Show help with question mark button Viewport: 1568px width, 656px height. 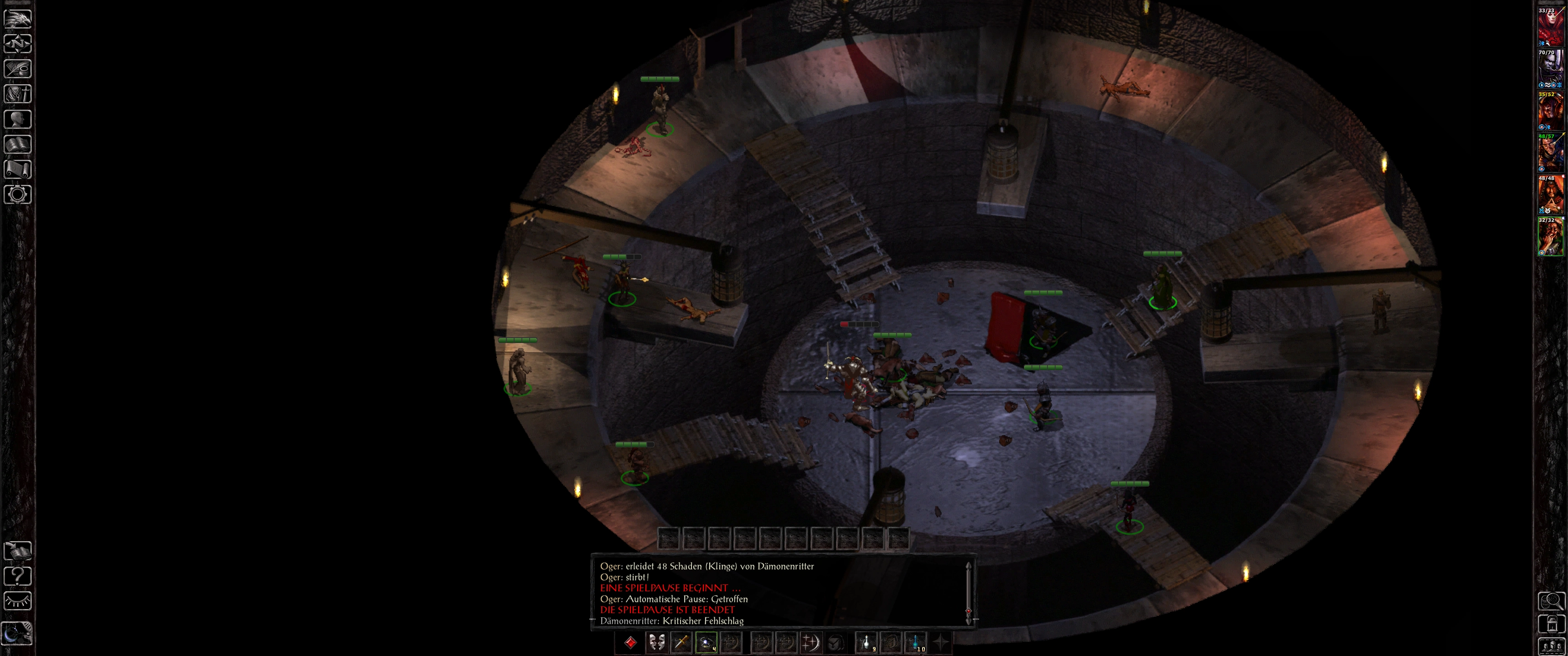click(x=18, y=576)
